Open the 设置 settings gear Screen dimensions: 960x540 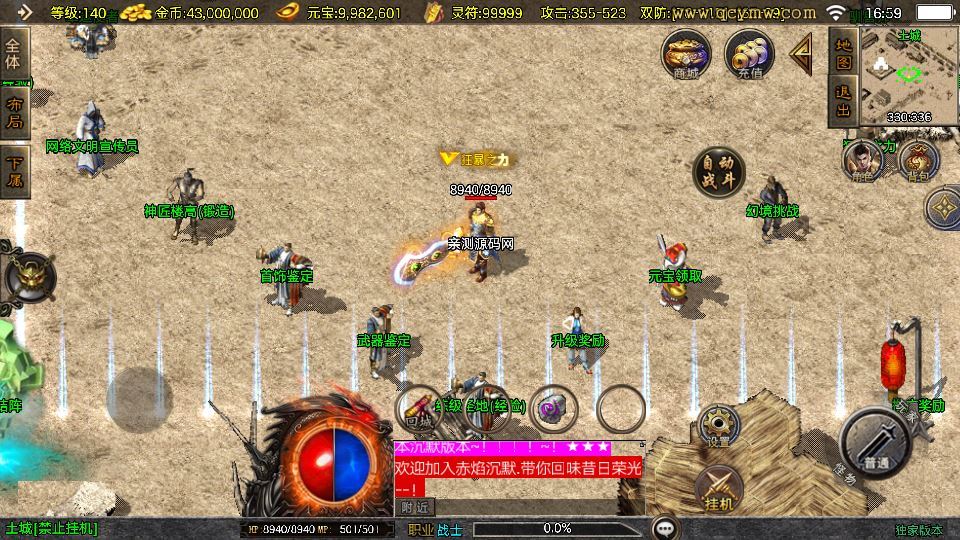[x=717, y=424]
